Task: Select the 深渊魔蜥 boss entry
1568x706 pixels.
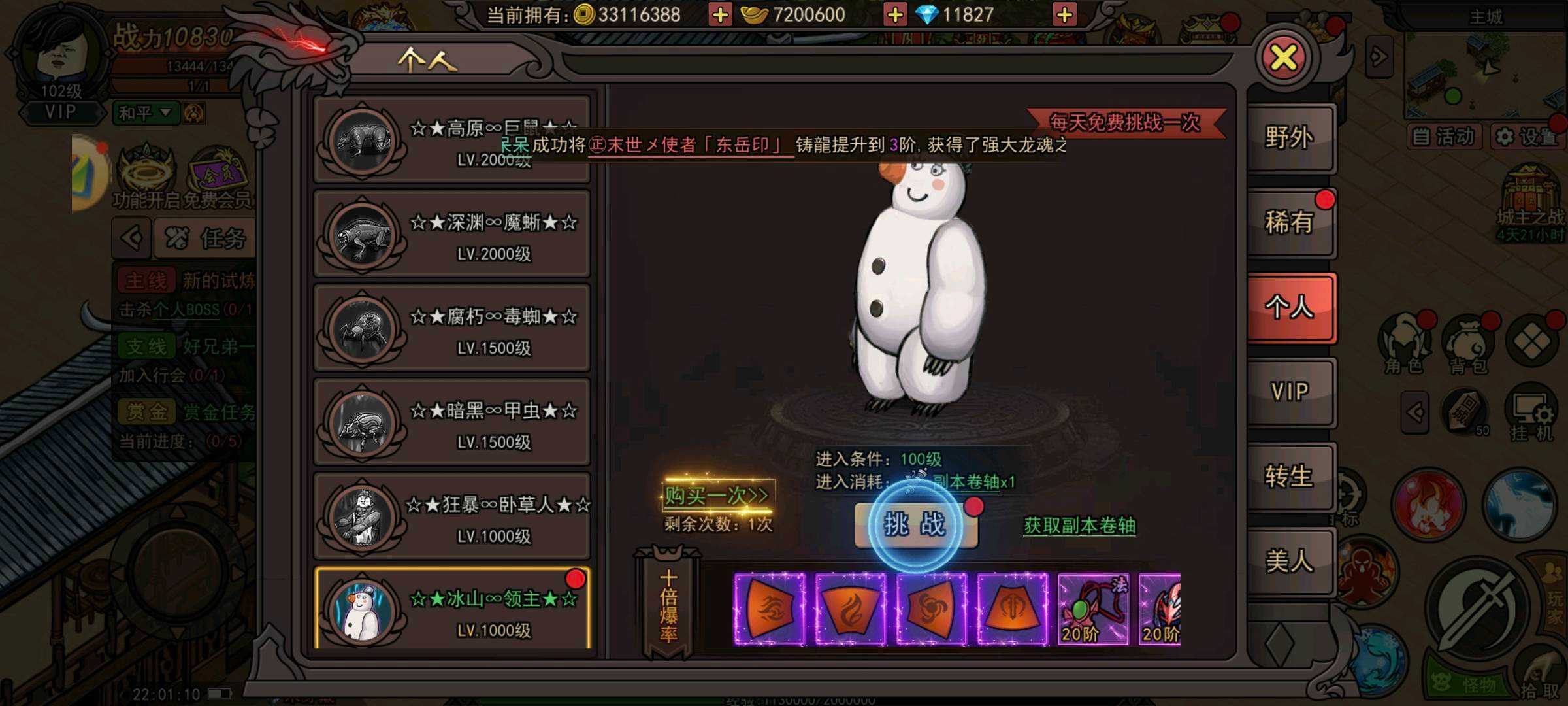Action: pyautogui.click(x=452, y=234)
